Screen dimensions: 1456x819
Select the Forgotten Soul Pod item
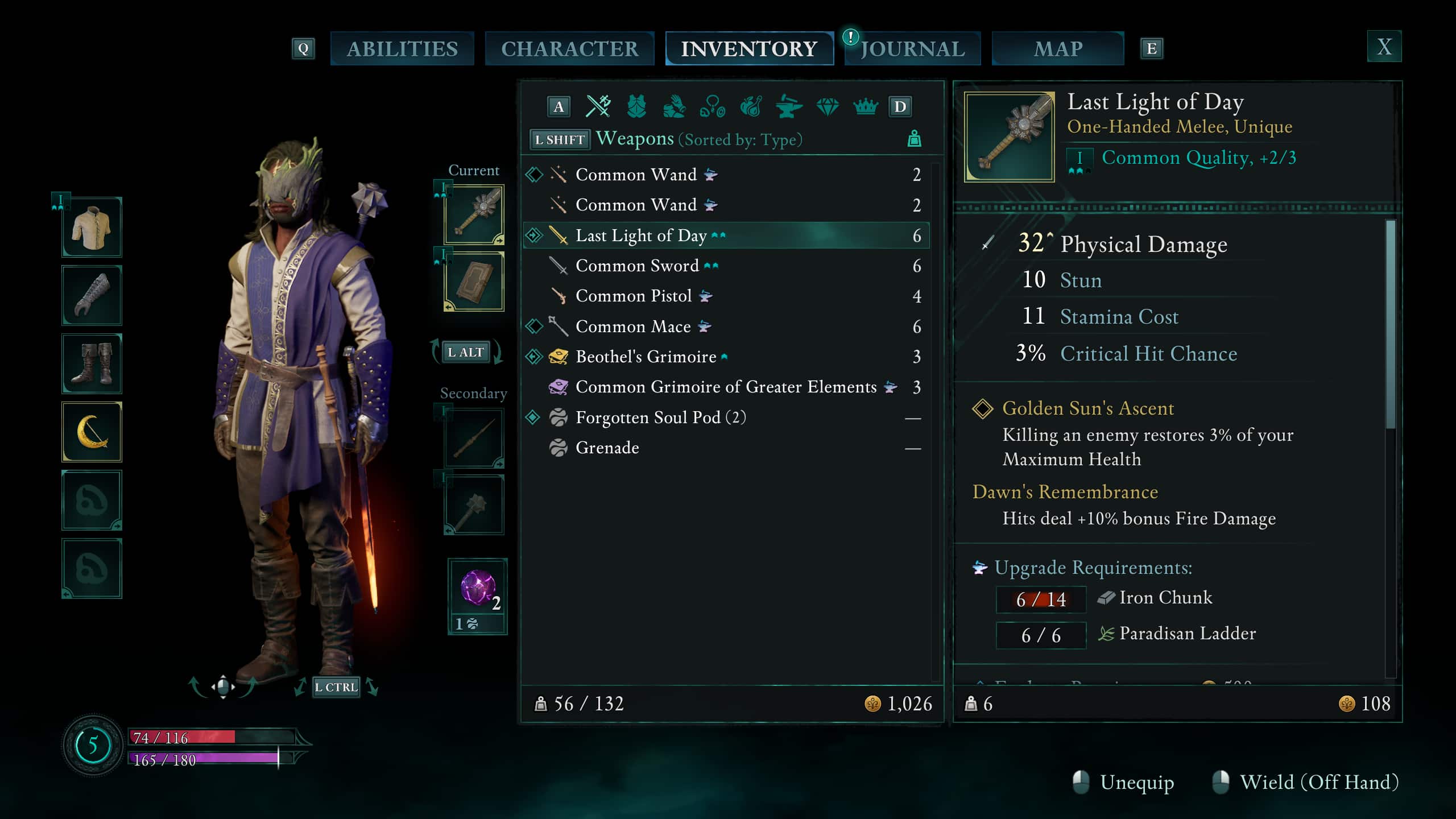tap(660, 417)
